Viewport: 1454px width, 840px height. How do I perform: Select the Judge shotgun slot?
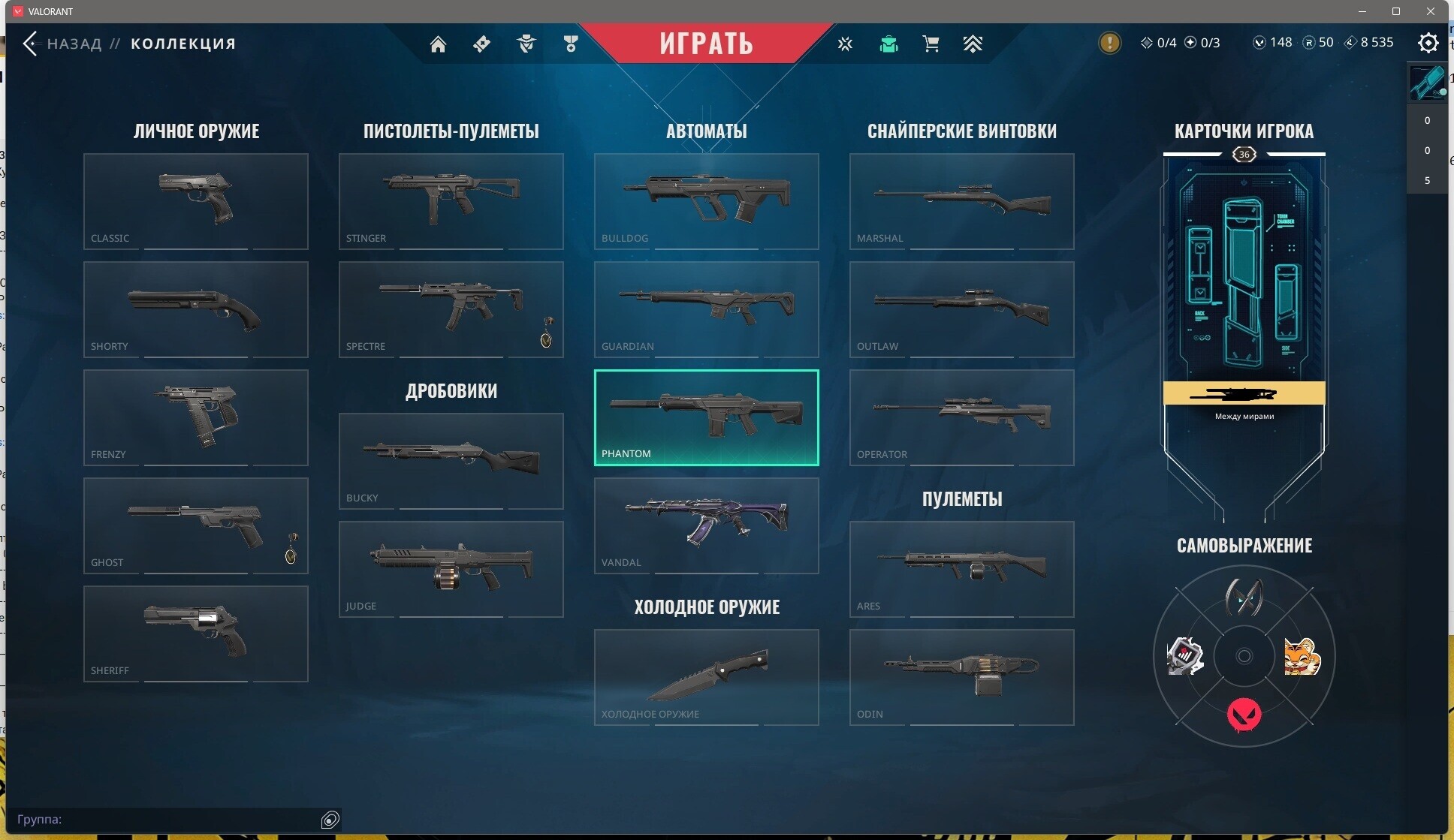(x=451, y=569)
